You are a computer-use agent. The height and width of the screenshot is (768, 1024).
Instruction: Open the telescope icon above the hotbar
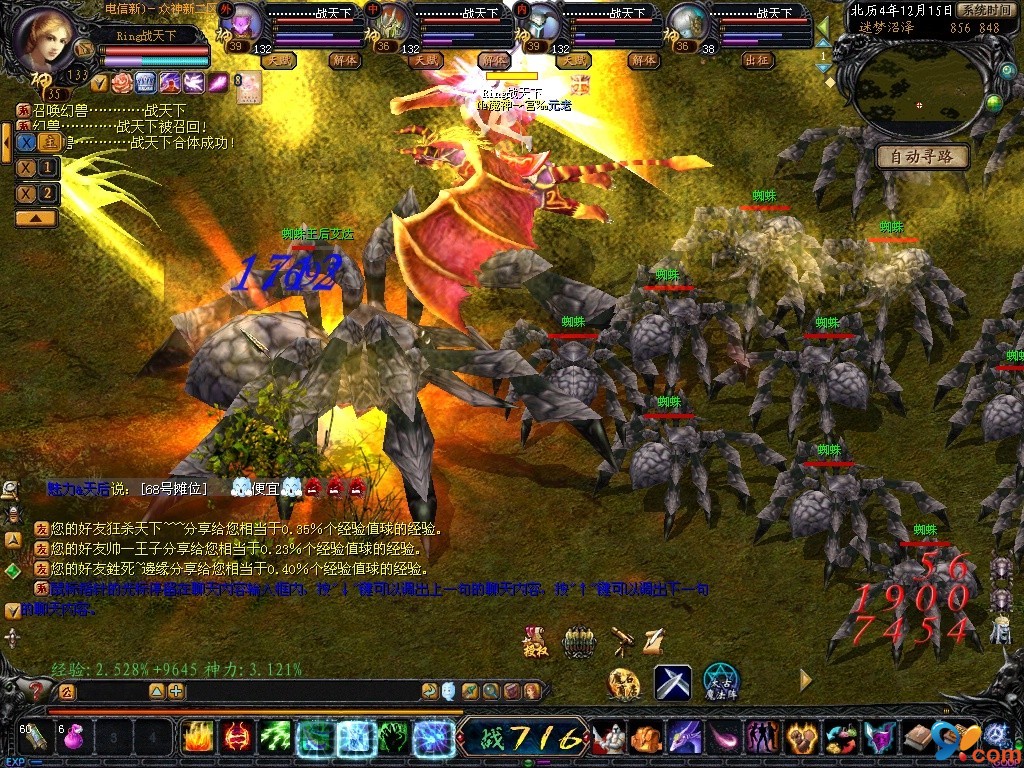click(622, 638)
